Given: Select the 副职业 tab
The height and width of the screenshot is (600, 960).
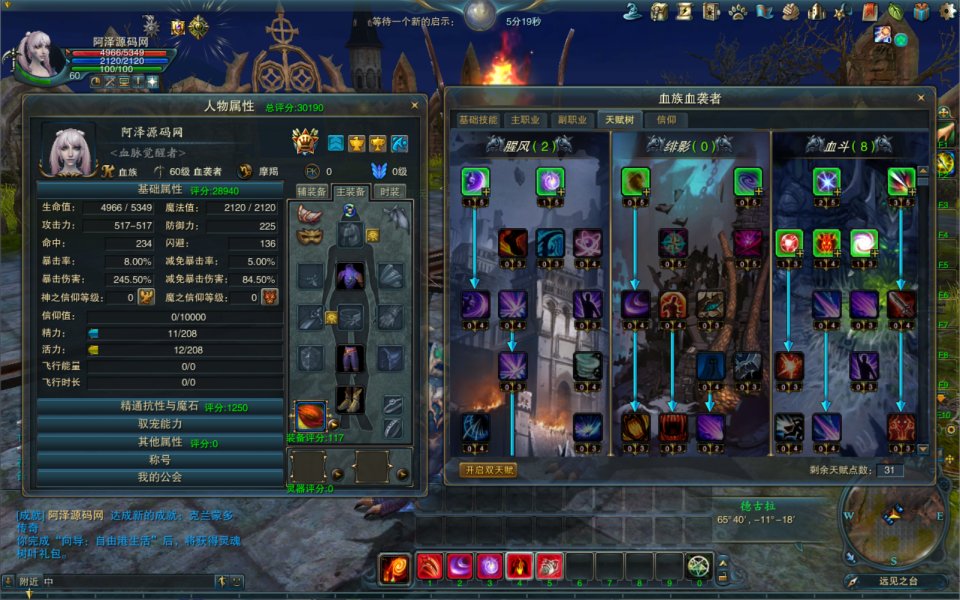Looking at the screenshot, I should (x=572, y=120).
